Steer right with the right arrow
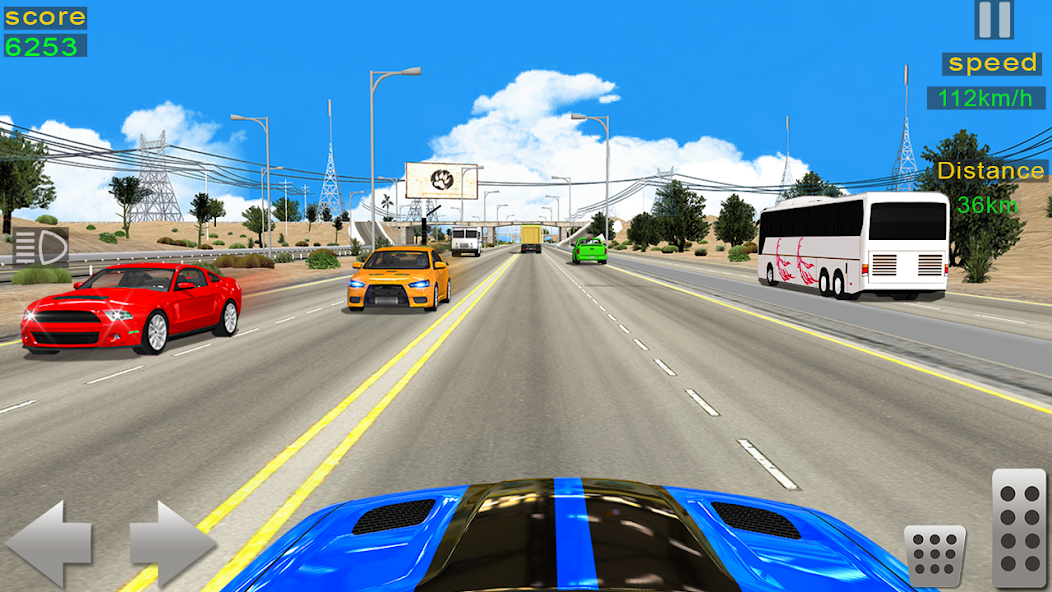This screenshot has height=592, width=1052. 172,544
